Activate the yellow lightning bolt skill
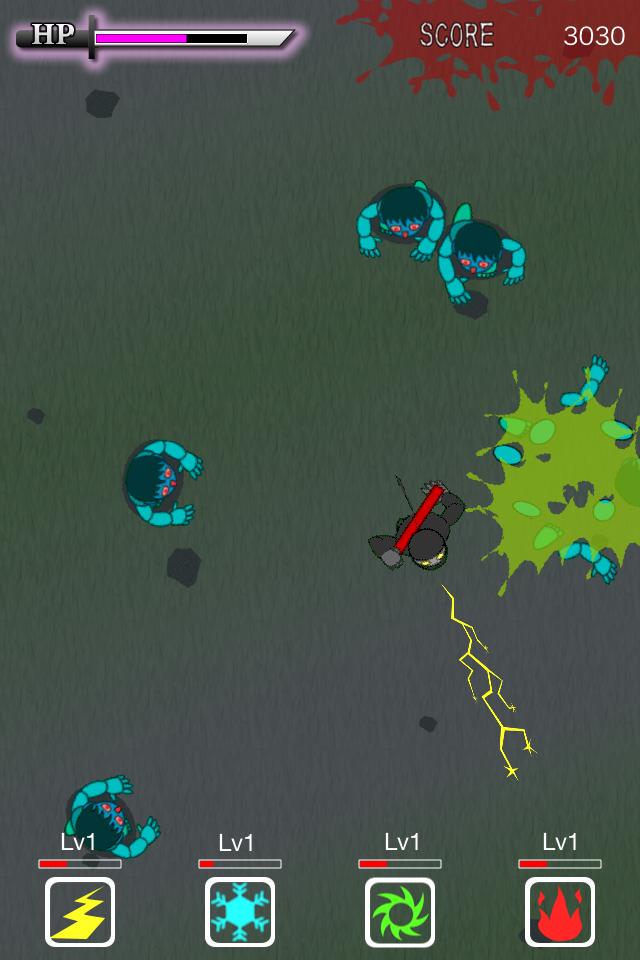640x960 pixels. pos(80,911)
